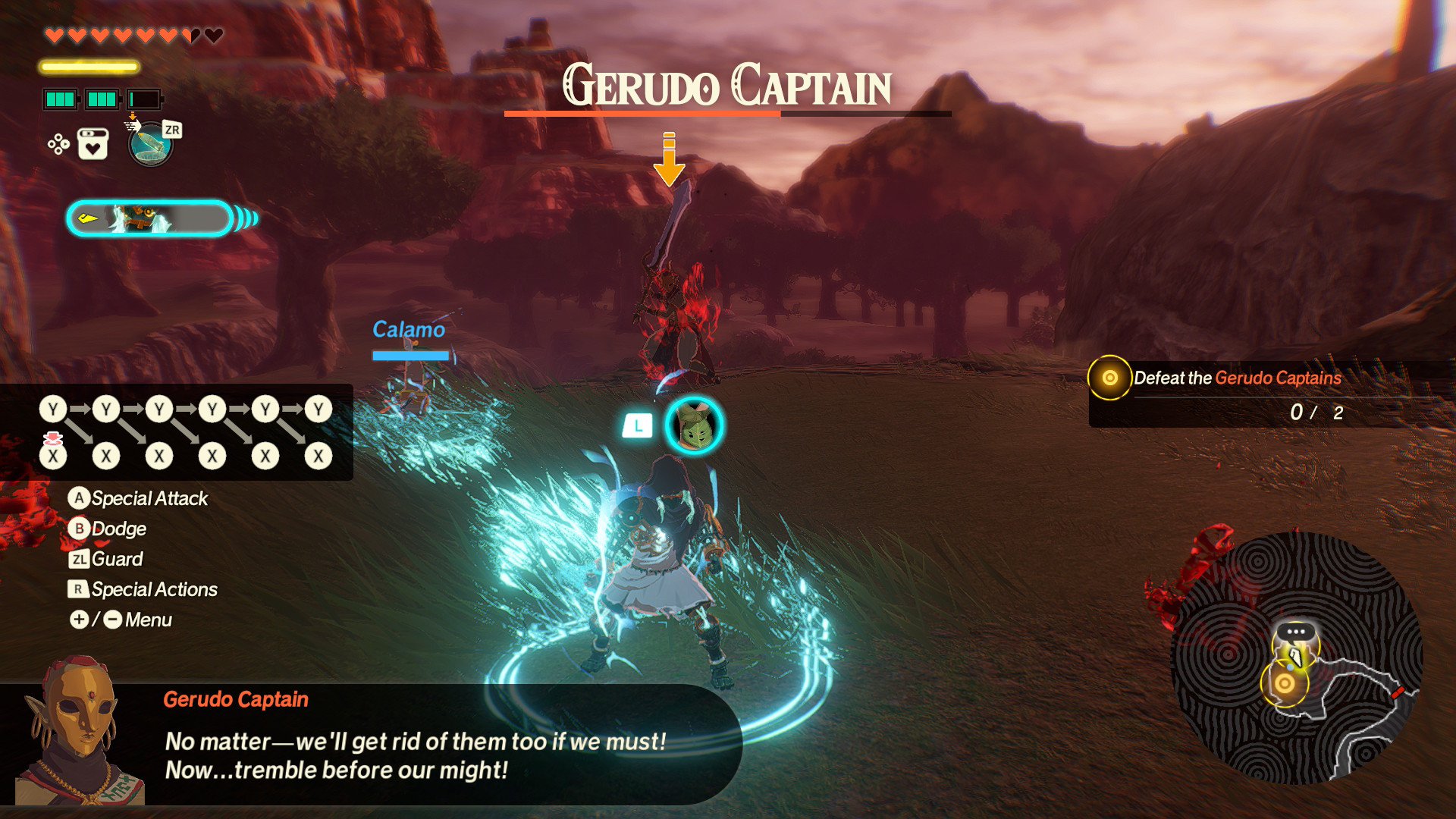Open the Defeat the Gerudo Captains objective

point(1238,378)
